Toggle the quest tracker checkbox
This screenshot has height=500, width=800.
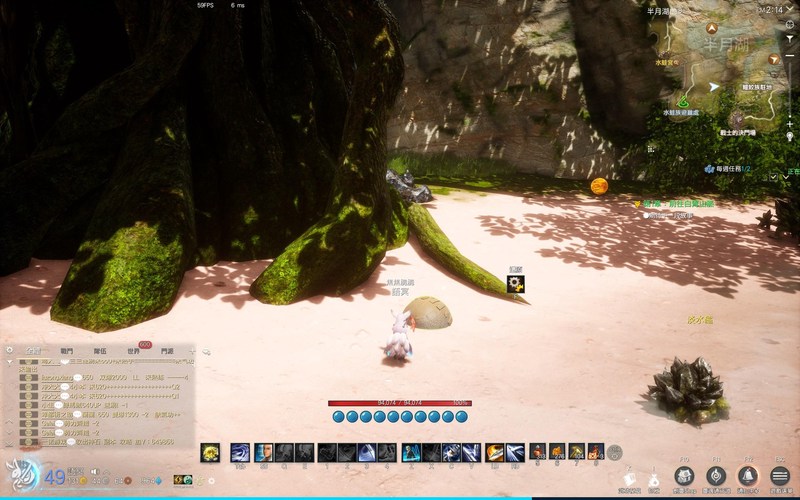[x=774, y=176]
